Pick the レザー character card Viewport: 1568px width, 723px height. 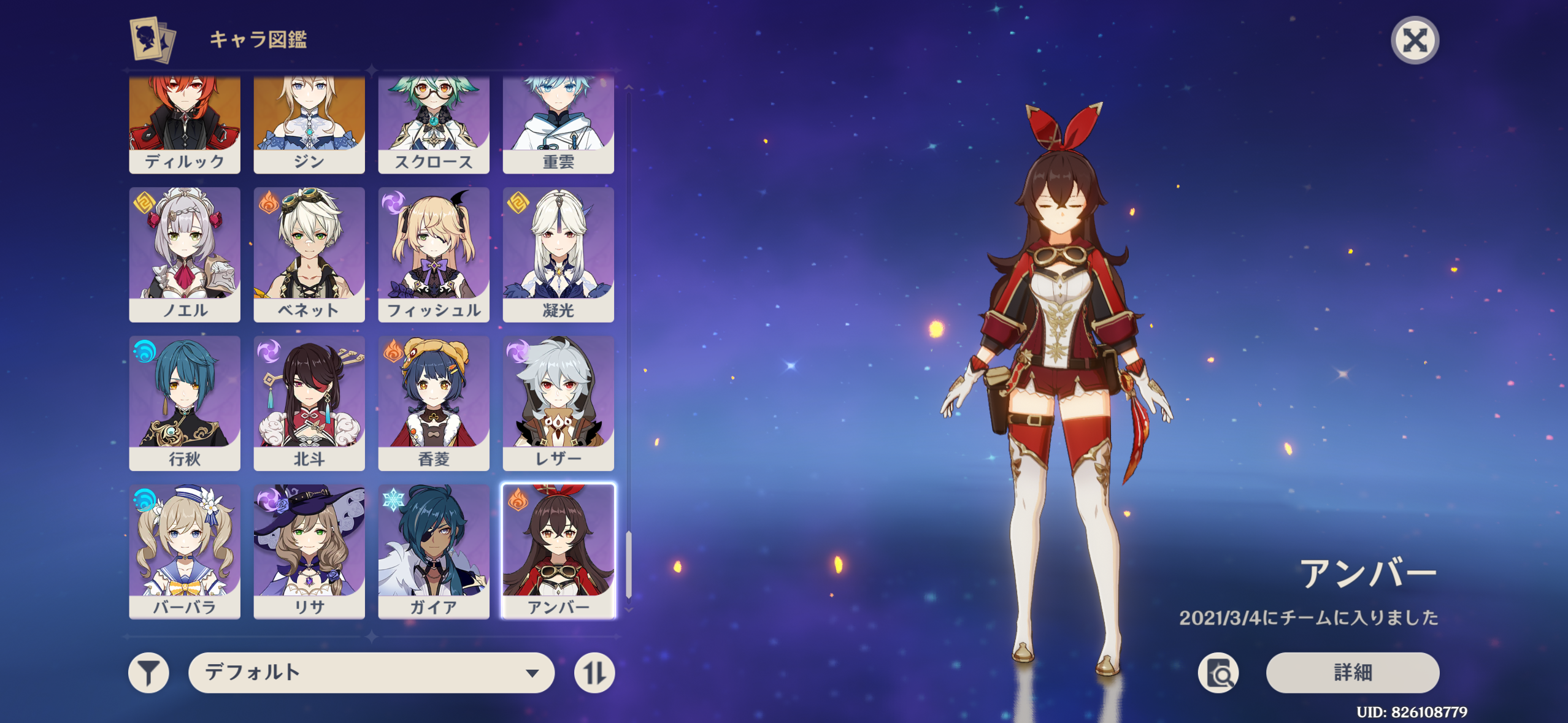pos(558,403)
